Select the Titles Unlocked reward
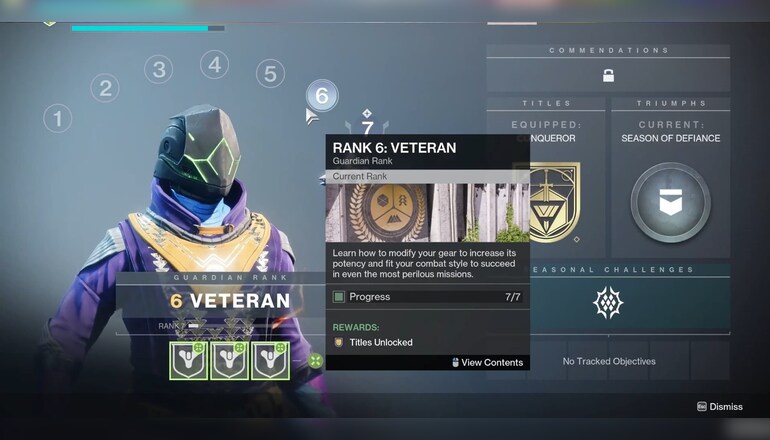The width and height of the screenshot is (770, 440). click(374, 342)
